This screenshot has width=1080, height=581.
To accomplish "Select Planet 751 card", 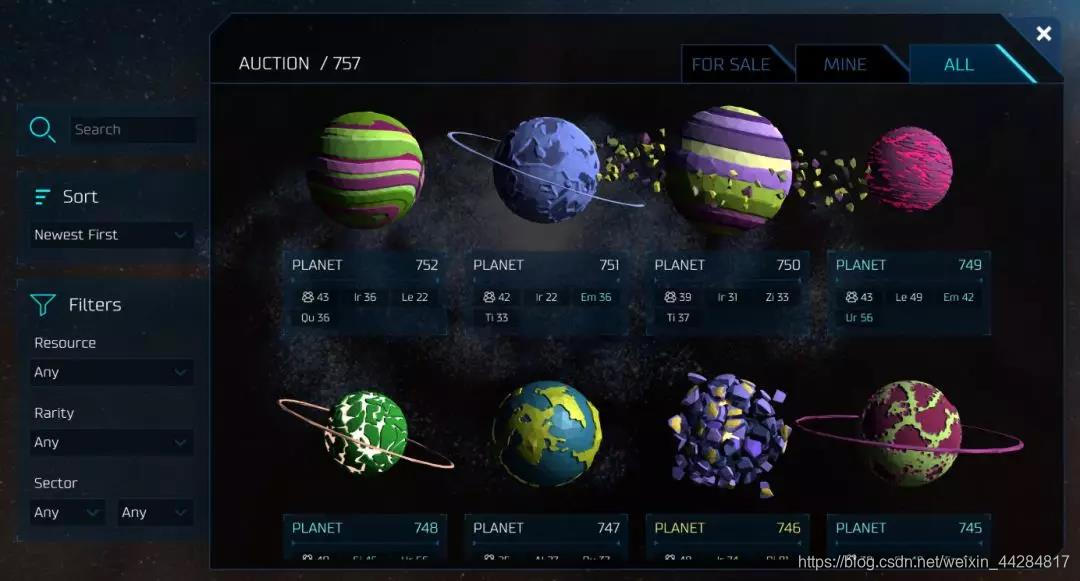I will point(546,290).
